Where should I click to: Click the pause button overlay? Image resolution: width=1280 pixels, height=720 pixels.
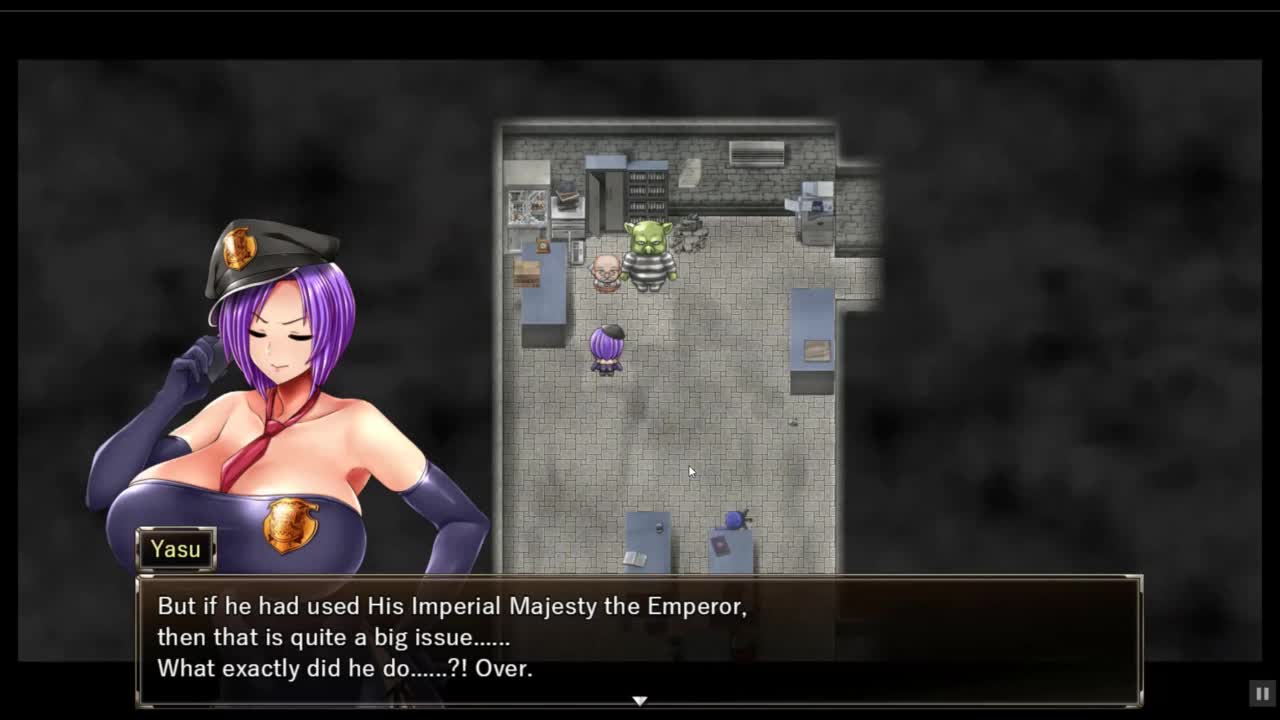tap(1262, 693)
